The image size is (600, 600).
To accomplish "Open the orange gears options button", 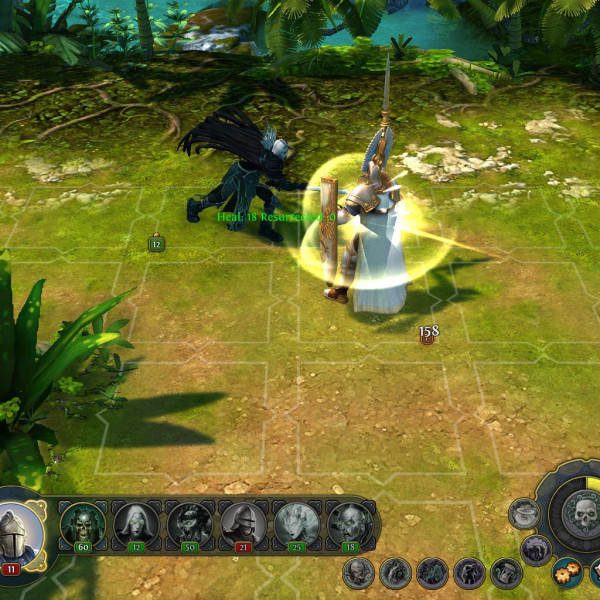I will point(566,573).
